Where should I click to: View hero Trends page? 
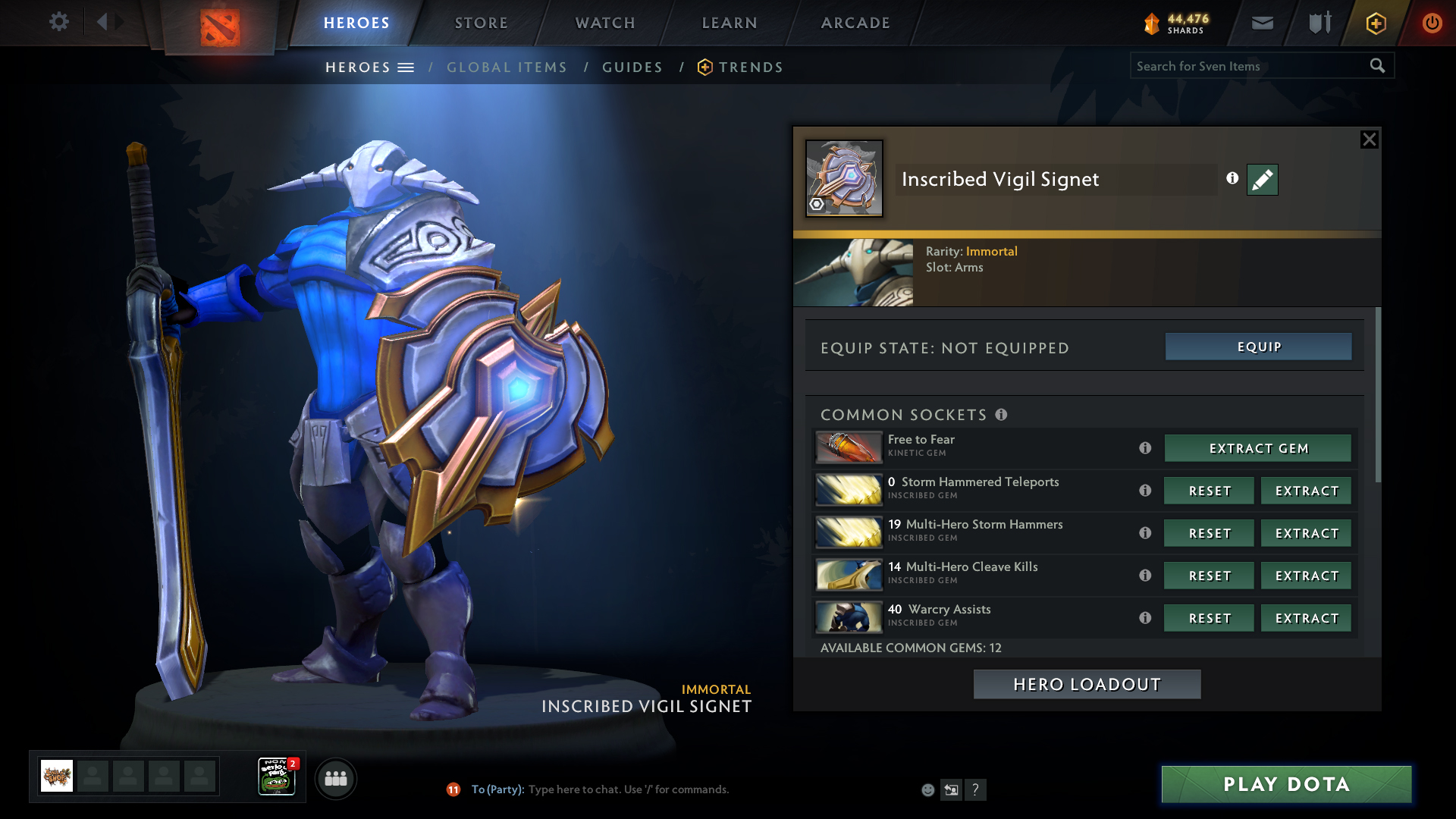click(750, 67)
